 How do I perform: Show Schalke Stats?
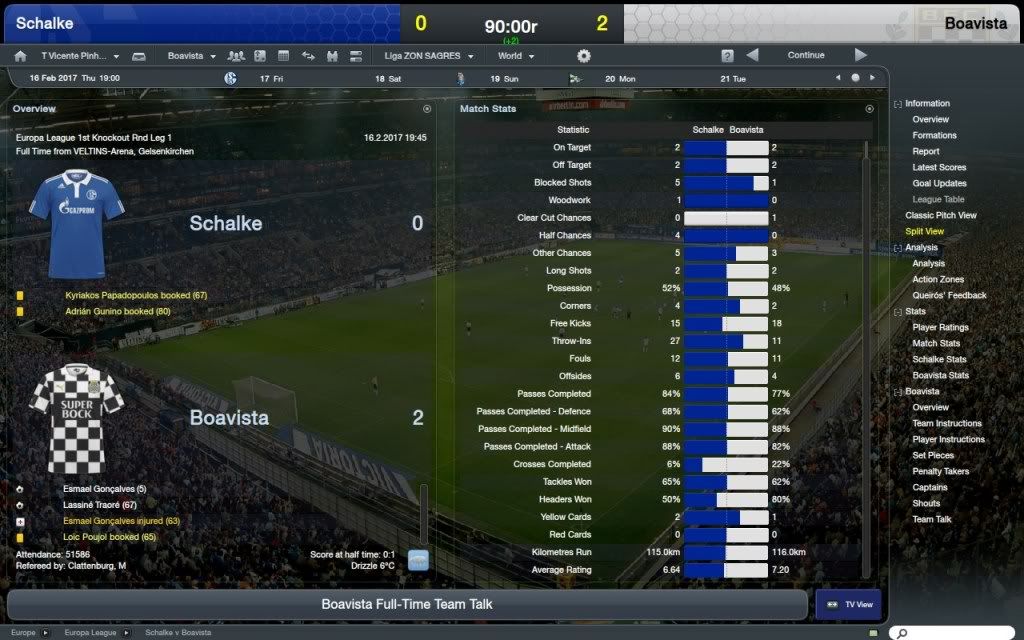click(939, 359)
